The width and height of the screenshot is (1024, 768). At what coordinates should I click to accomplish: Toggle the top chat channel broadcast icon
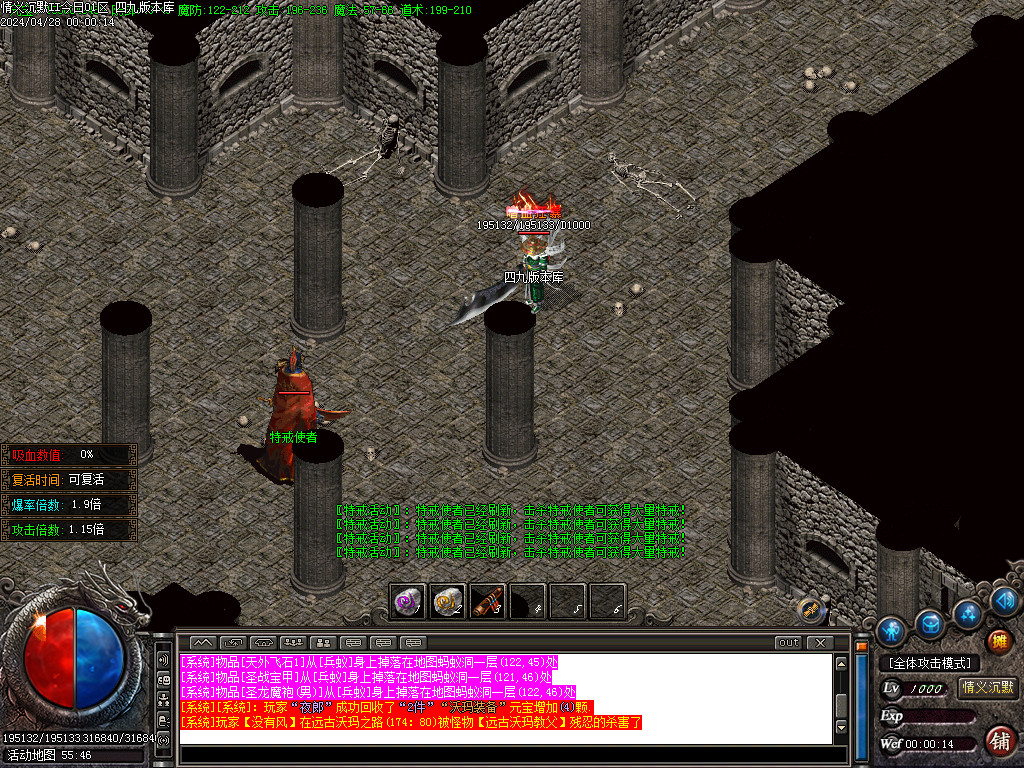pos(163,661)
